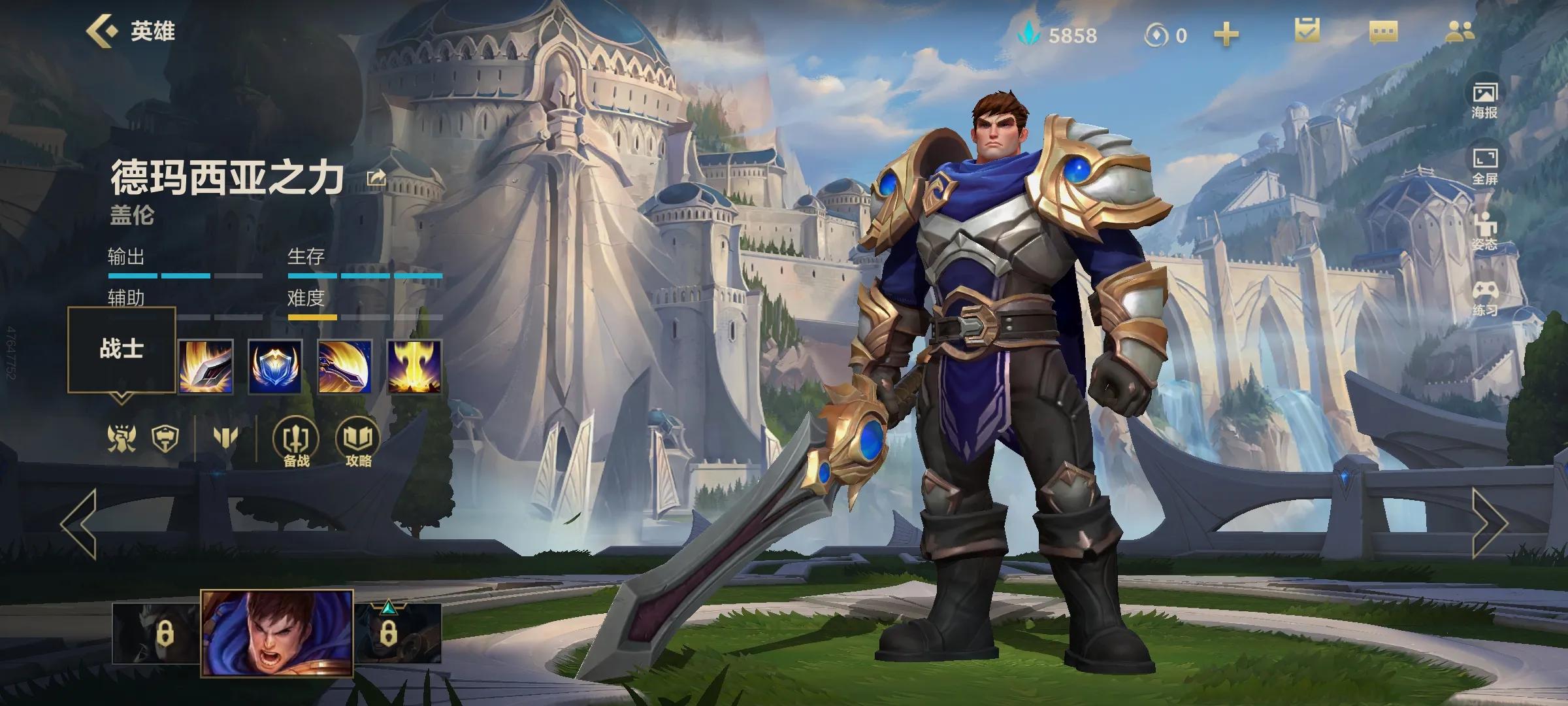Show the 海报 poster view

click(x=1484, y=99)
